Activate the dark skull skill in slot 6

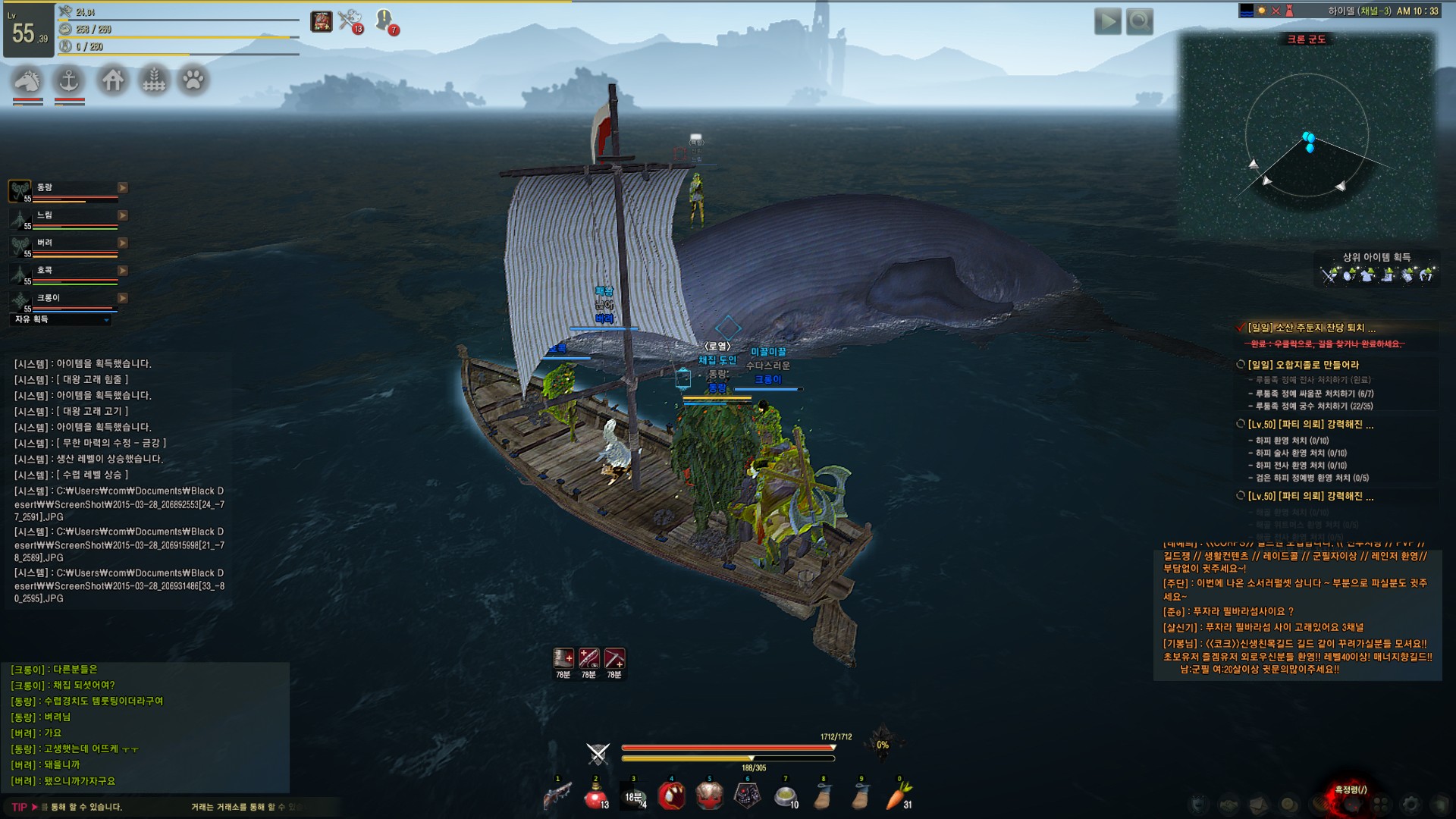click(747, 796)
